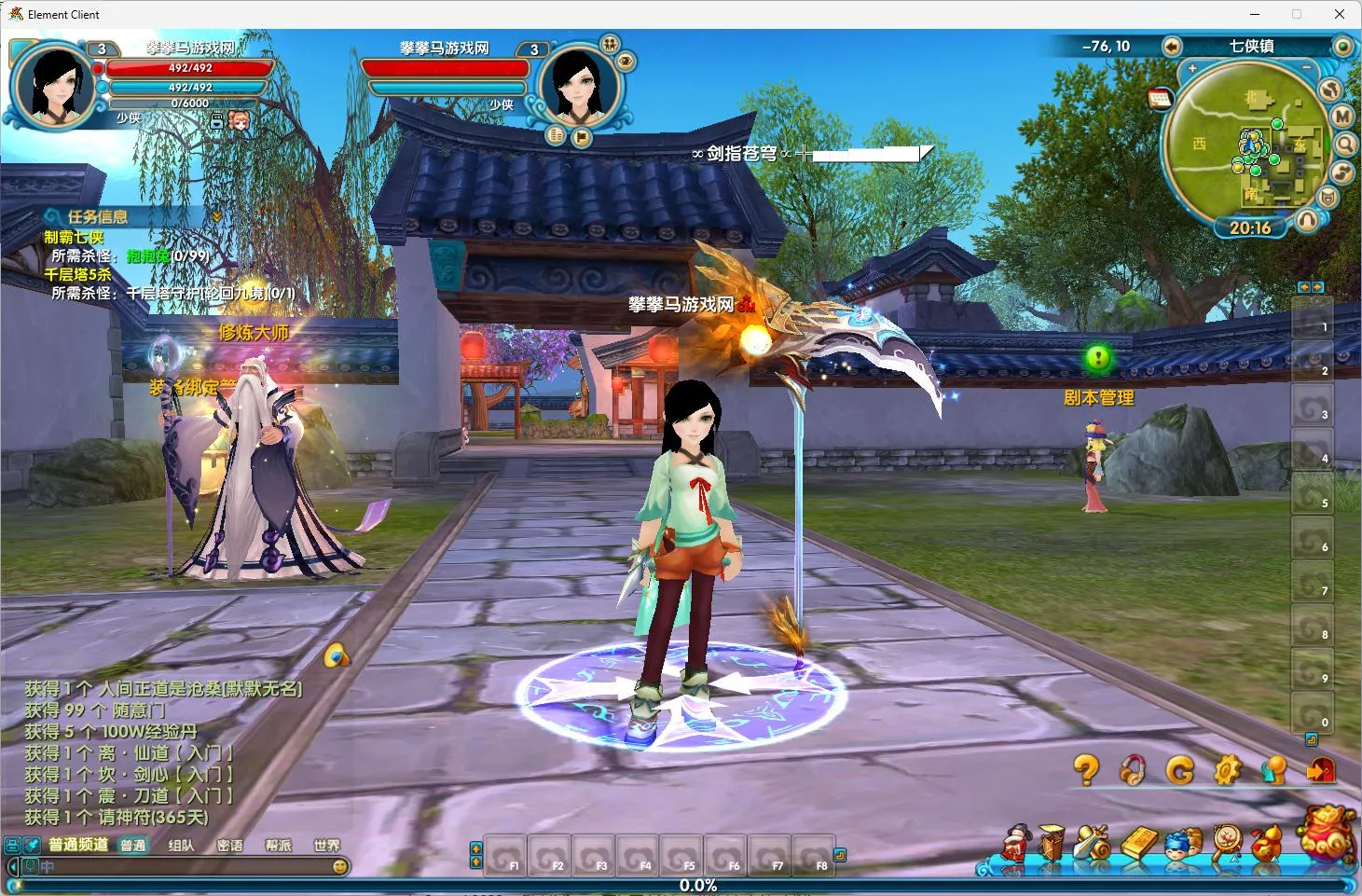Select the 帮派 chat tab
This screenshot has height=896, width=1362.
point(278,846)
